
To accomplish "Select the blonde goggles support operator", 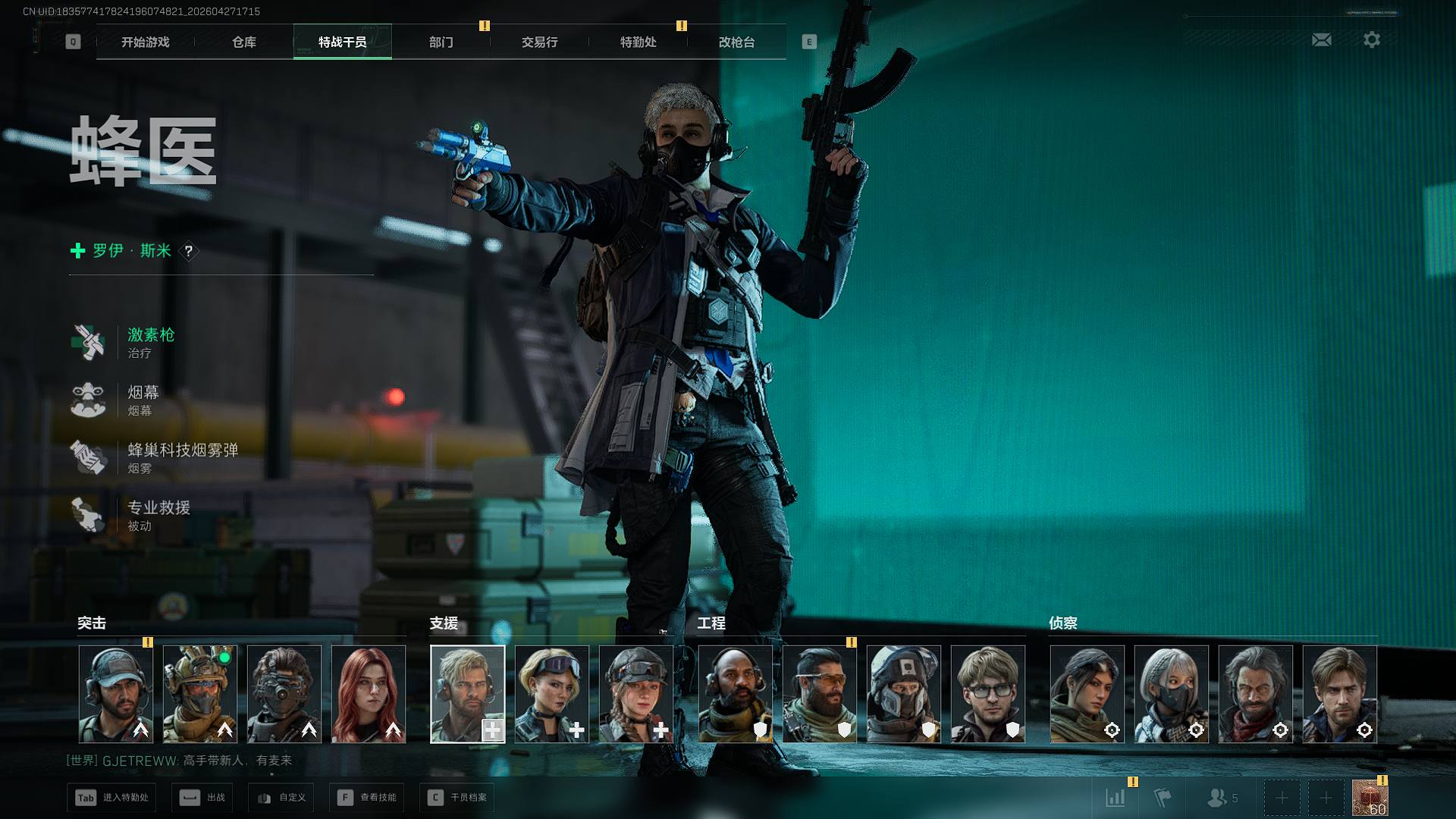I will click(551, 694).
